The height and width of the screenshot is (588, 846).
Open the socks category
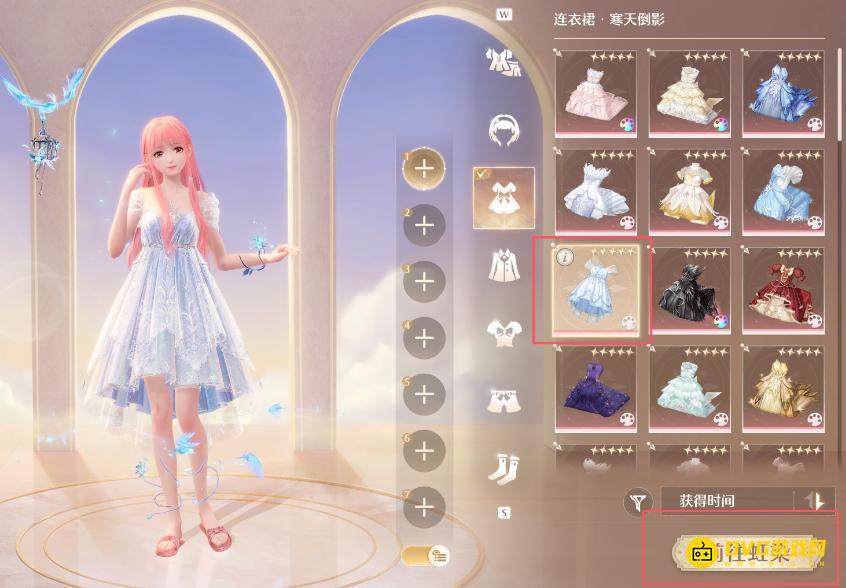[x=503, y=466]
